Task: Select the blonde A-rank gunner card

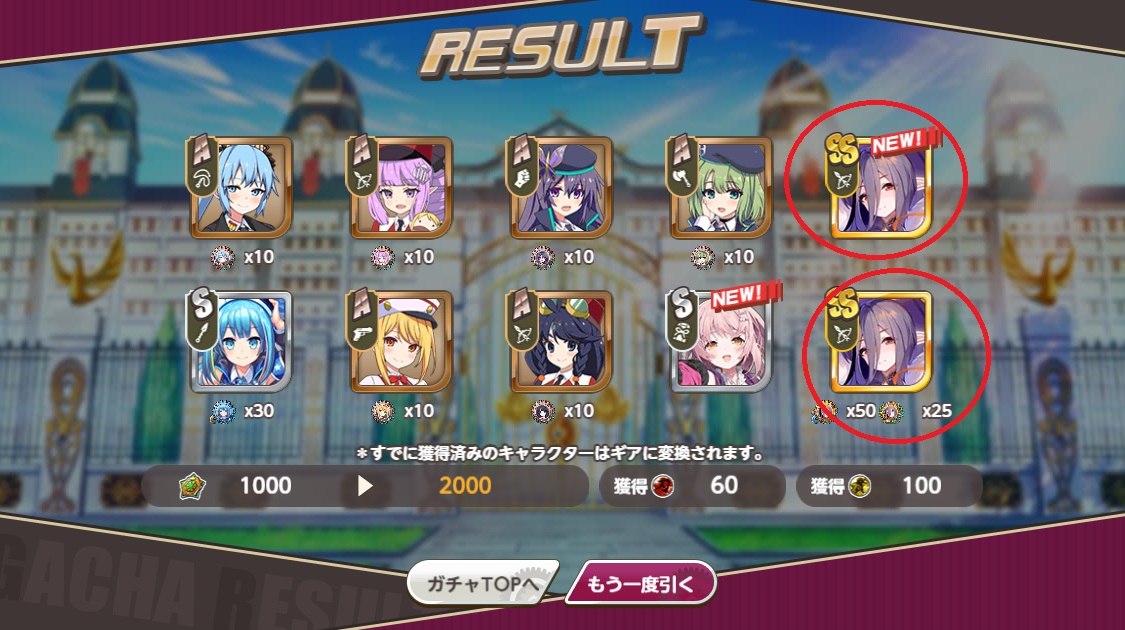Action: pyautogui.click(x=401, y=342)
